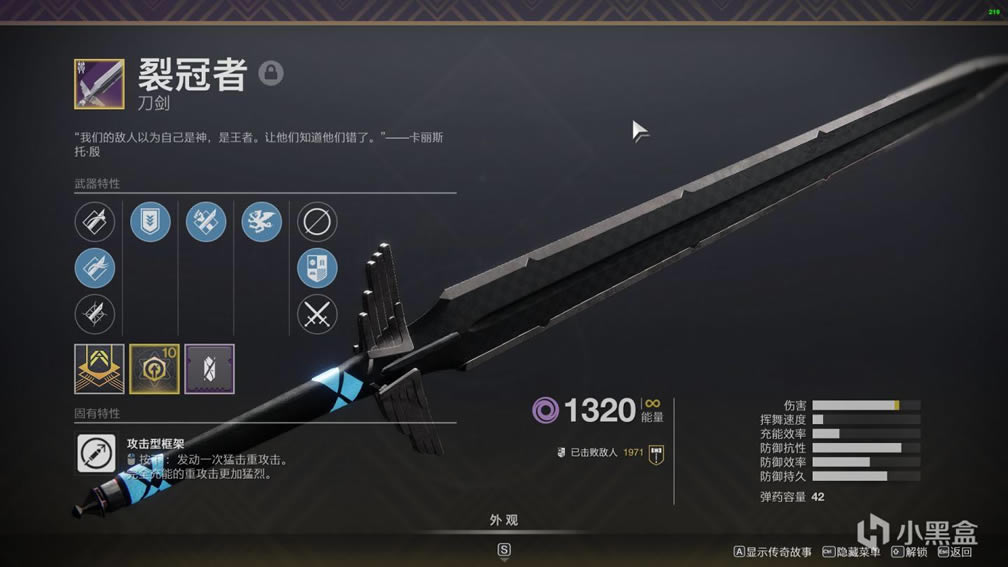1008x567 pixels.
Task: Pick the crossed swords perk
Action: [317, 316]
